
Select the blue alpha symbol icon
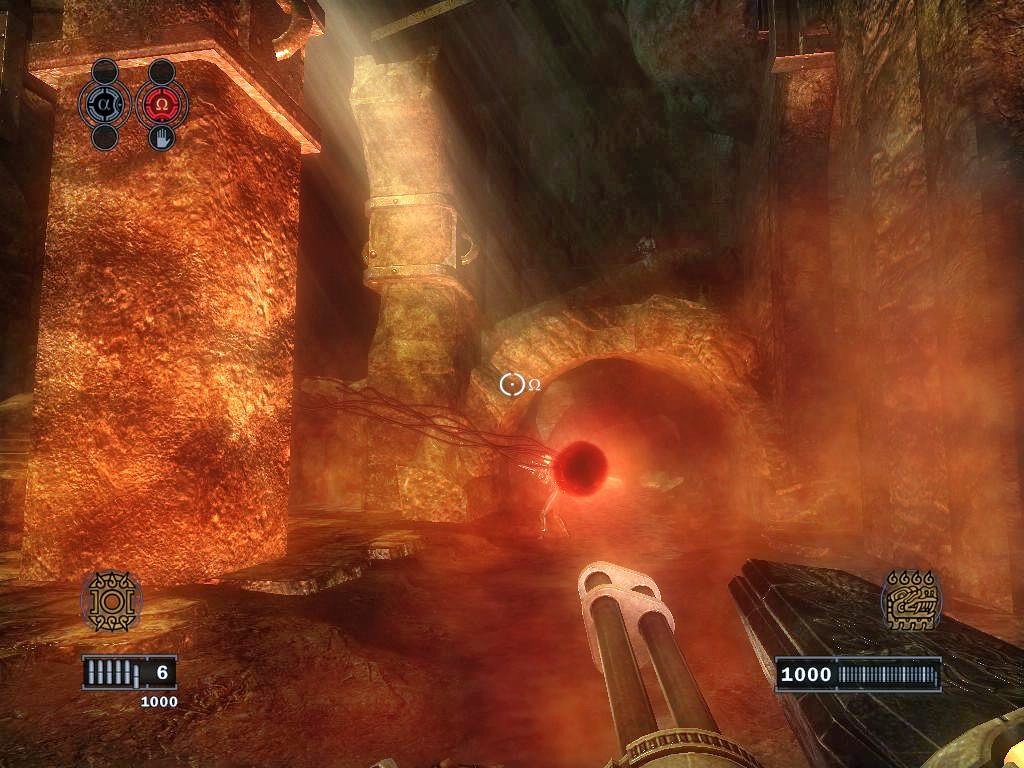(x=106, y=103)
